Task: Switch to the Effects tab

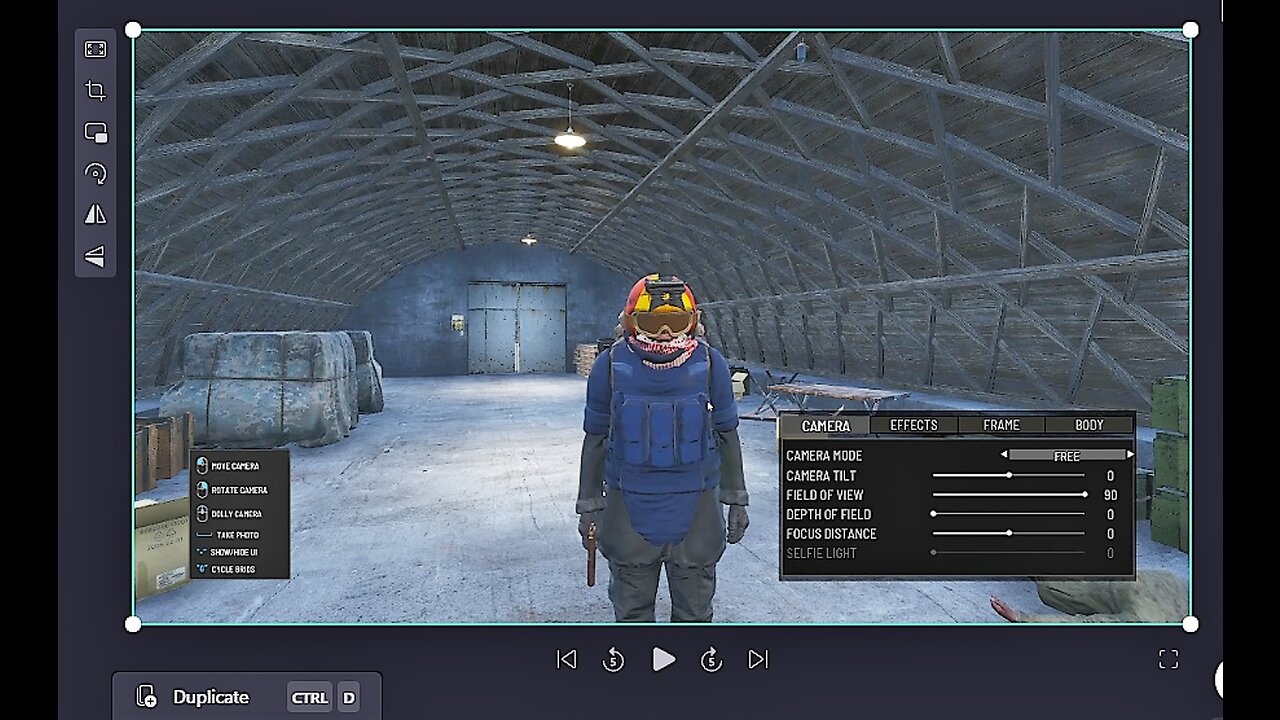Action: tap(913, 424)
